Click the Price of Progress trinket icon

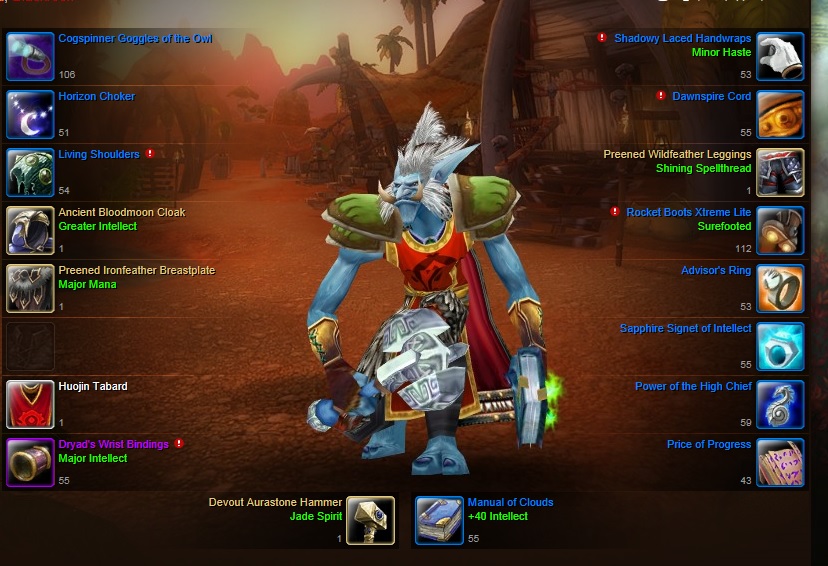tap(780, 462)
